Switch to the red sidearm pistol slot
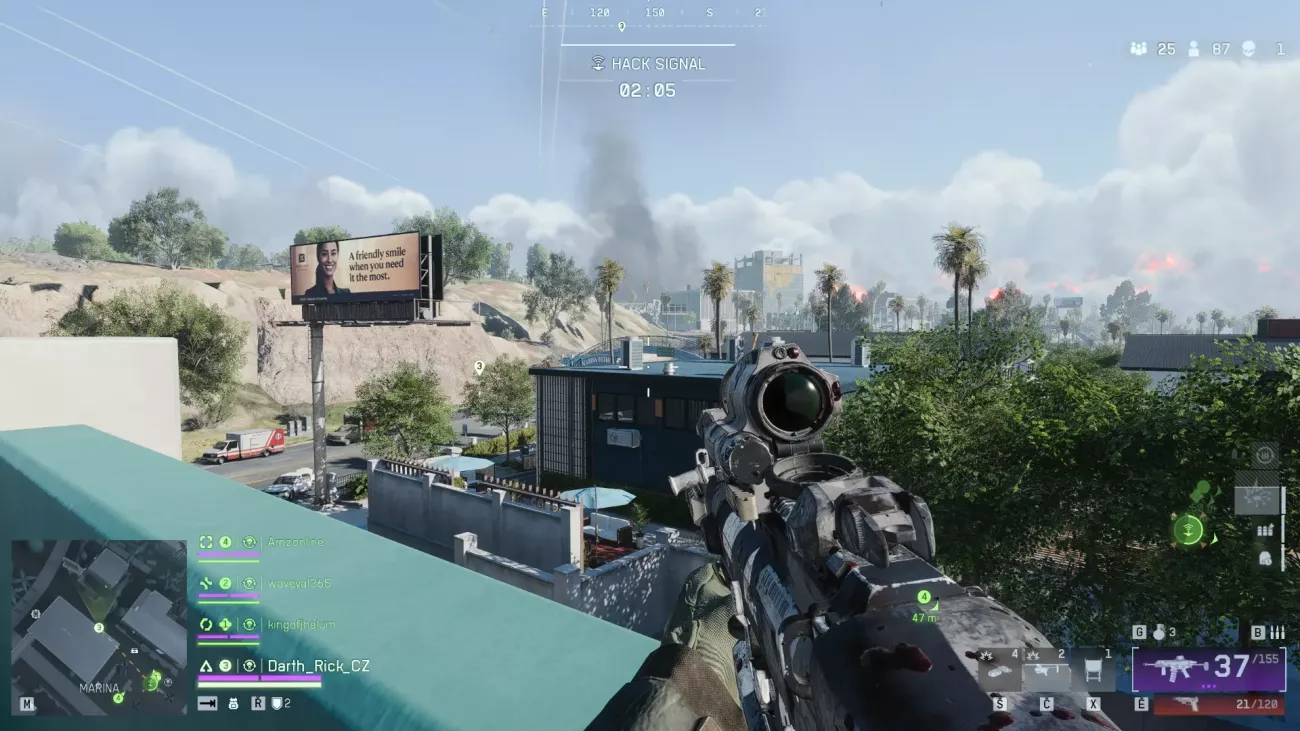1300x731 pixels. coord(1218,705)
